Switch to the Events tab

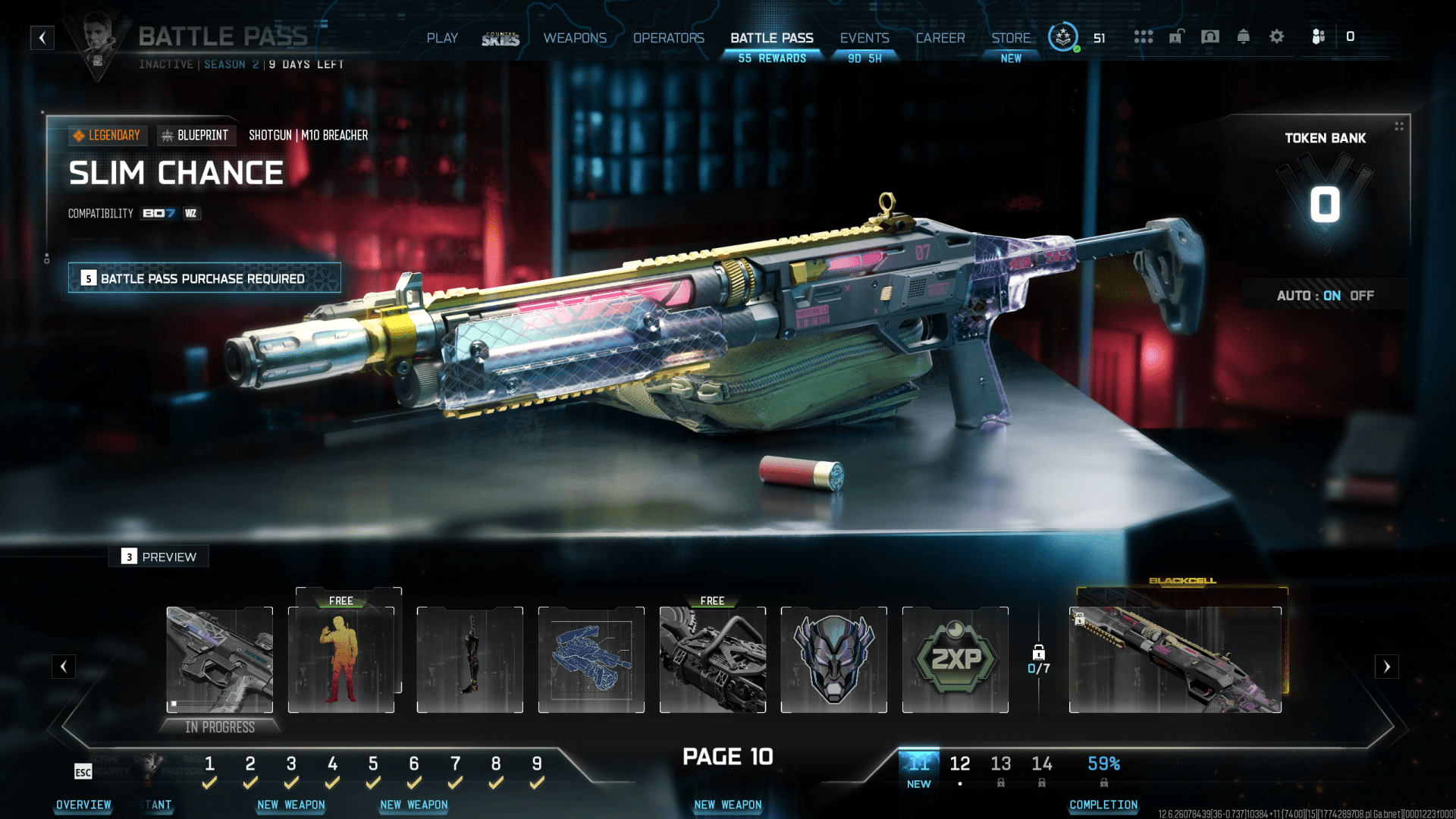pyautogui.click(x=864, y=38)
